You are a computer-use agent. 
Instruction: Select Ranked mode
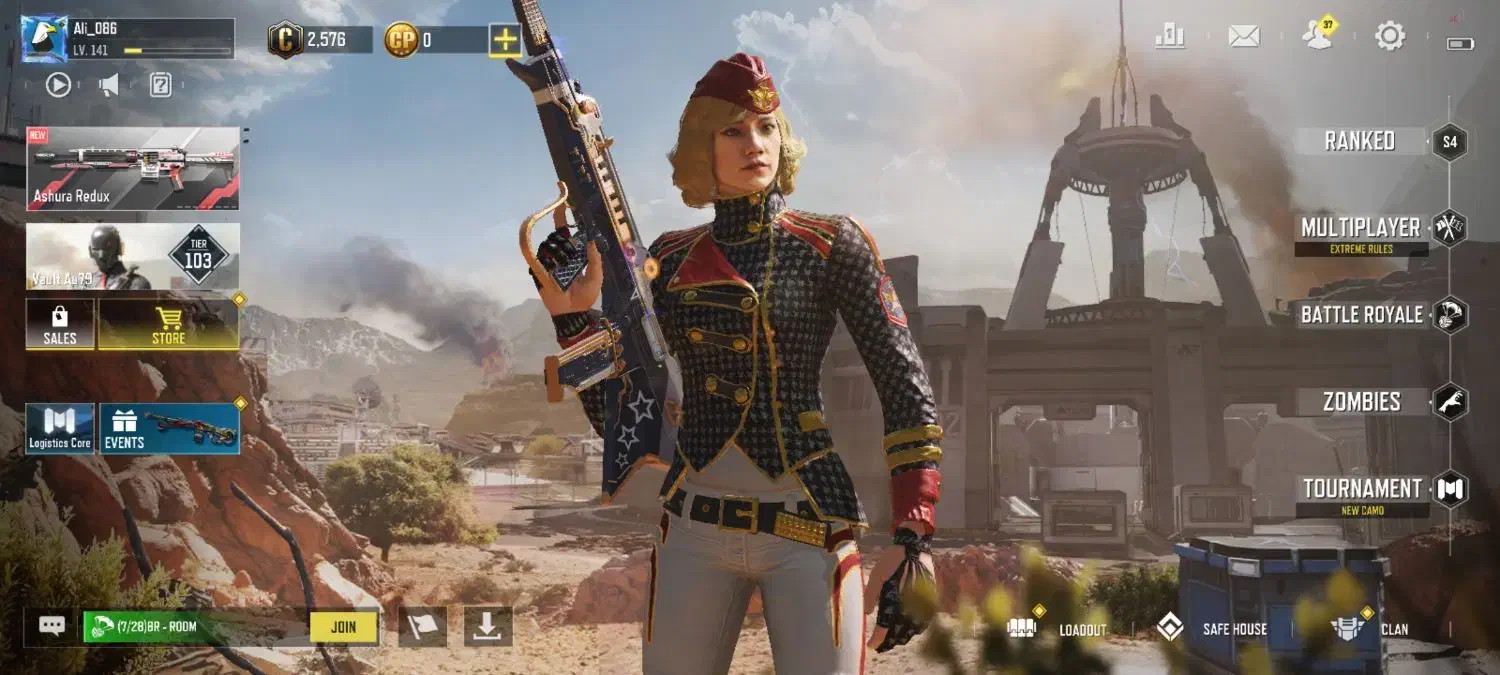1360,141
